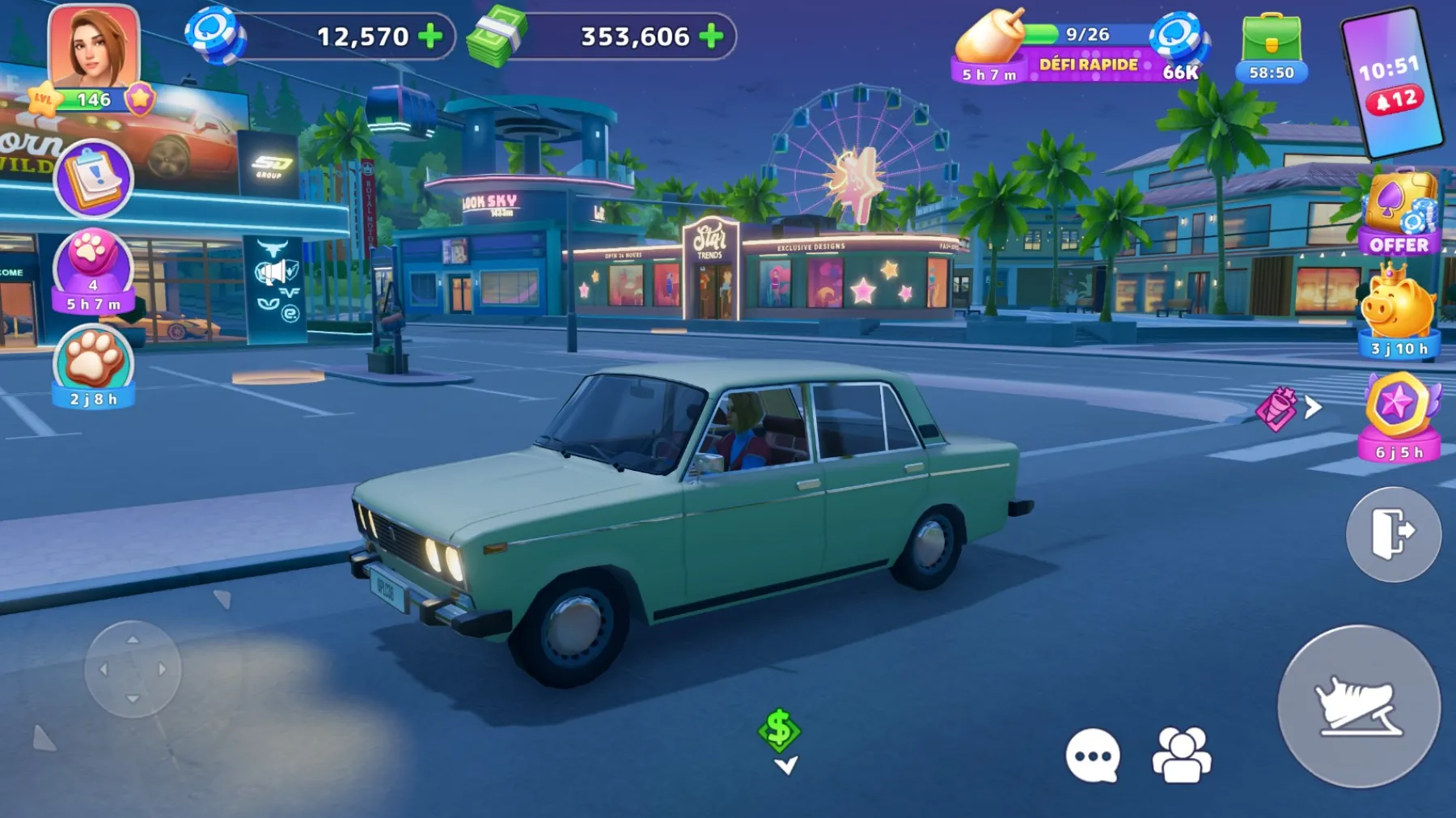
Task: Expand the pink ticket side arrow
Action: 1313,408
